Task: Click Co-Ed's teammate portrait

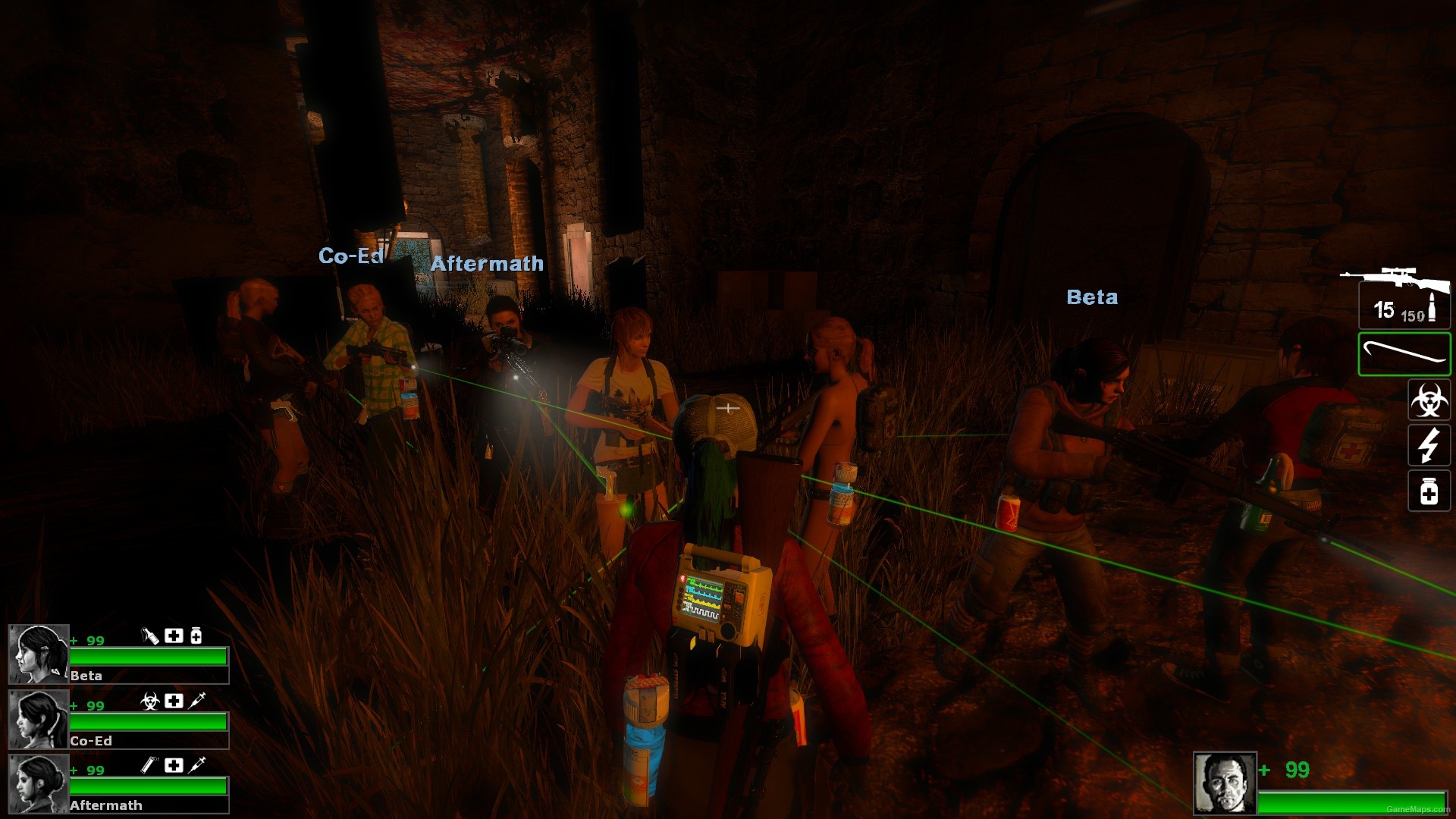Action: pos(39,719)
